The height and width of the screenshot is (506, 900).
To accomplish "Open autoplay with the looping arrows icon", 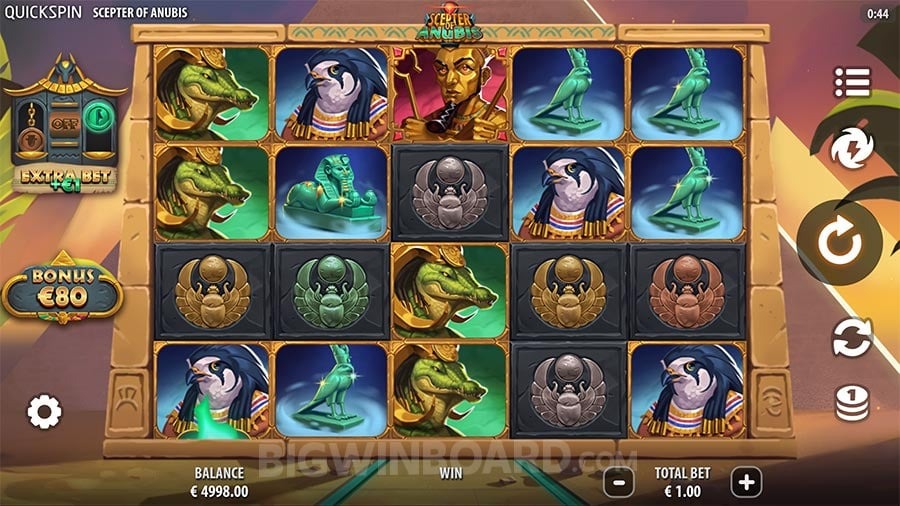I will coord(852,337).
